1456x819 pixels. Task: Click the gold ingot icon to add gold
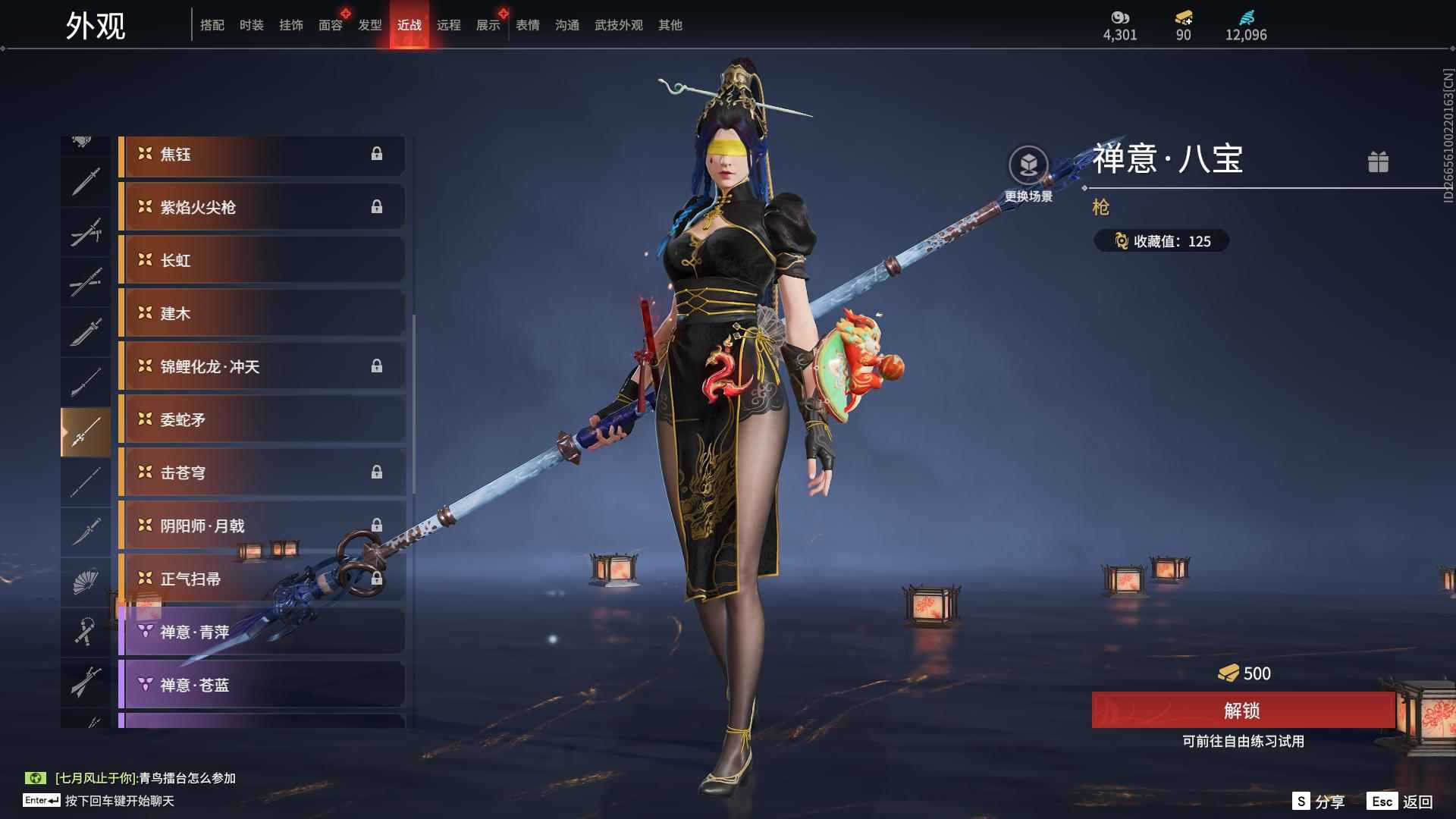click(x=1183, y=19)
